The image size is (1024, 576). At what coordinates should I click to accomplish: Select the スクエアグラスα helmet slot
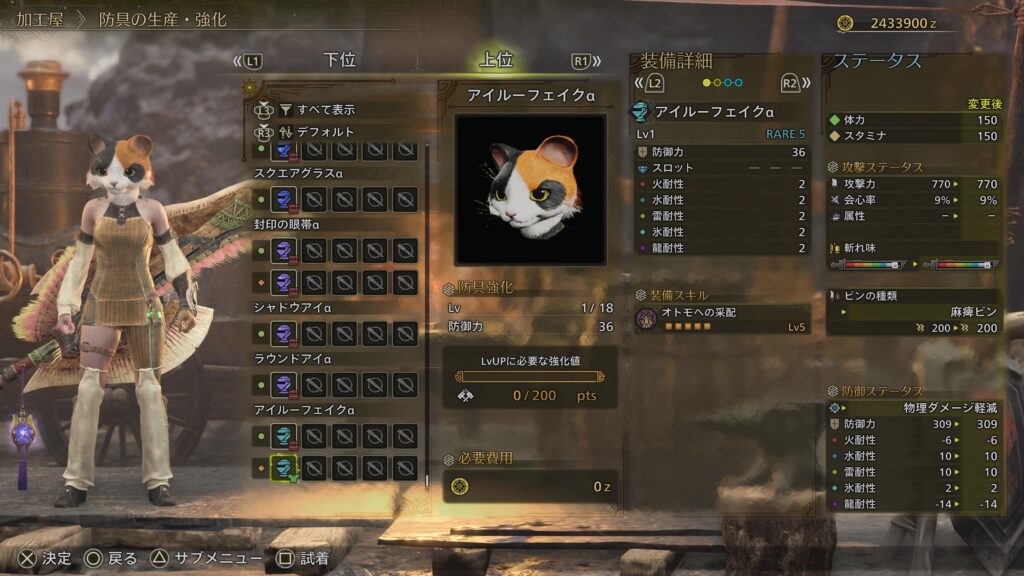tap(284, 198)
